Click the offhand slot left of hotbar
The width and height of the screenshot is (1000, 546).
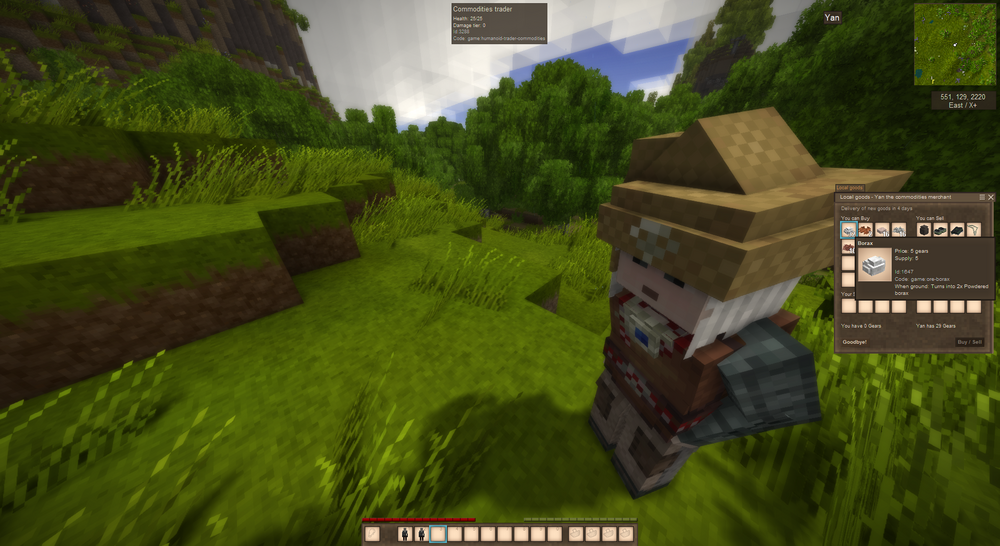tap(373, 535)
